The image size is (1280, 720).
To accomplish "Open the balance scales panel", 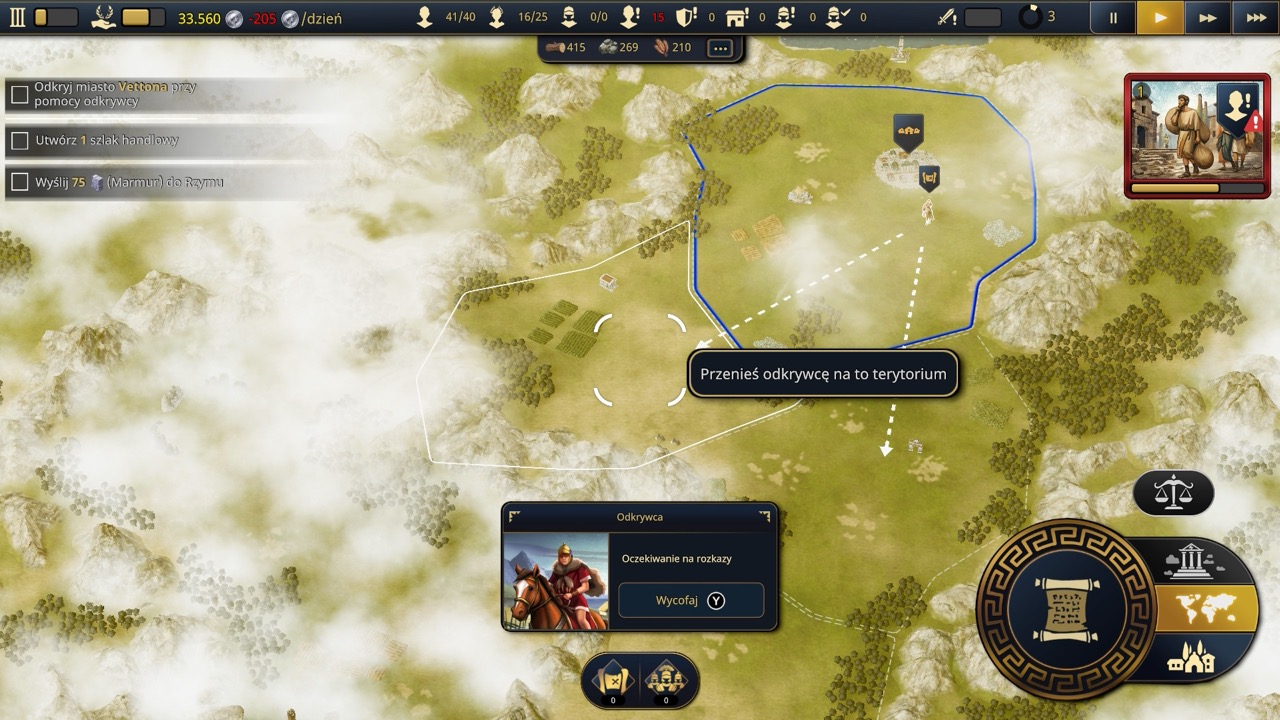I will (1173, 492).
